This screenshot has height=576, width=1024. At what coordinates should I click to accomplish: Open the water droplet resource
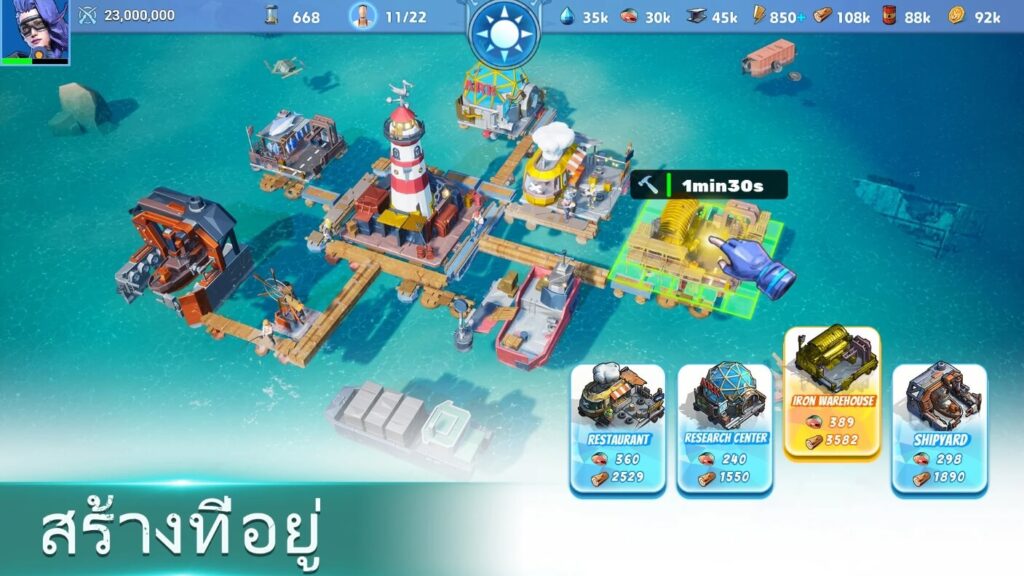568,16
